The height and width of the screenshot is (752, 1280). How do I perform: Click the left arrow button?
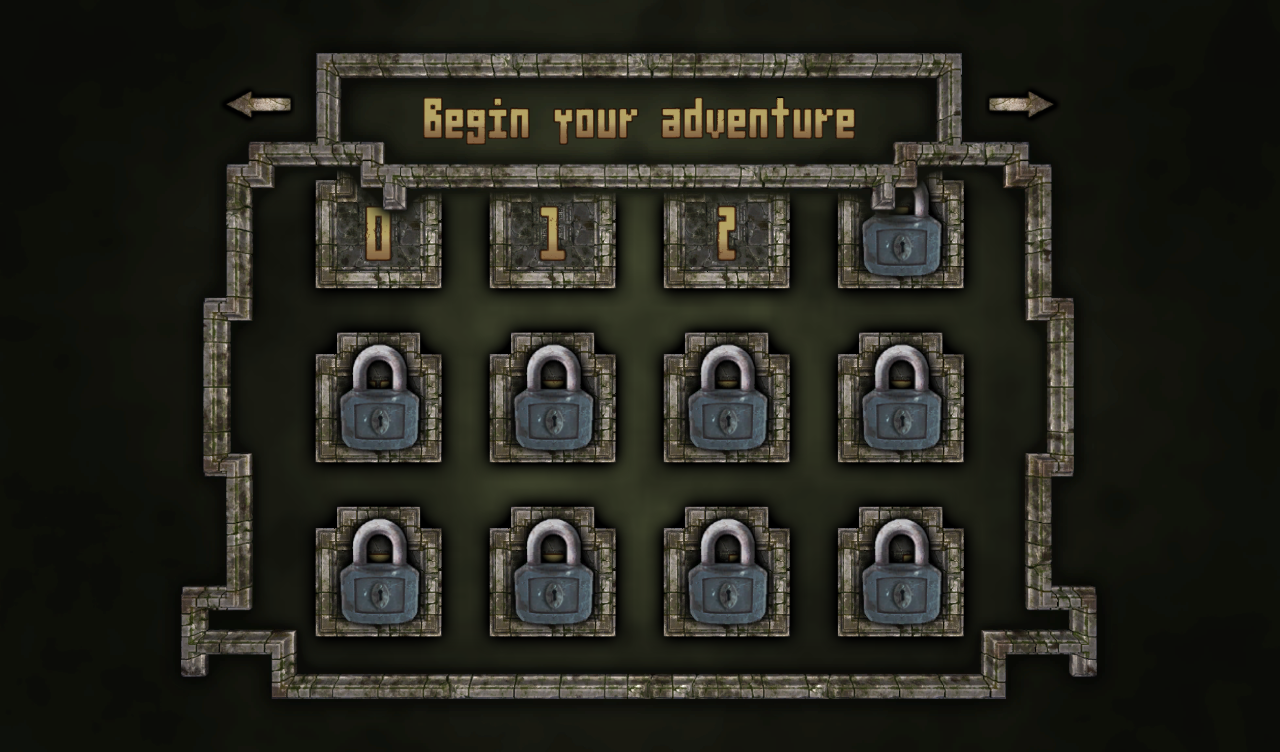(x=258, y=104)
